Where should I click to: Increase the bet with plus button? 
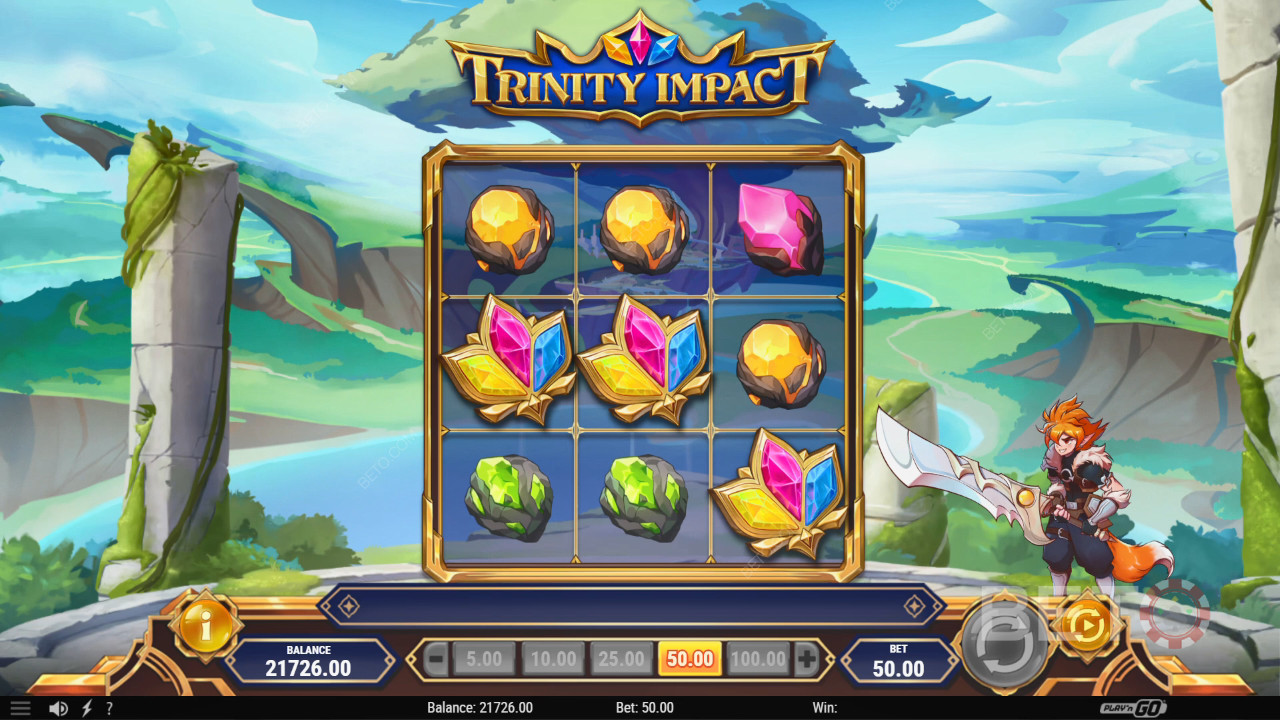coord(807,659)
